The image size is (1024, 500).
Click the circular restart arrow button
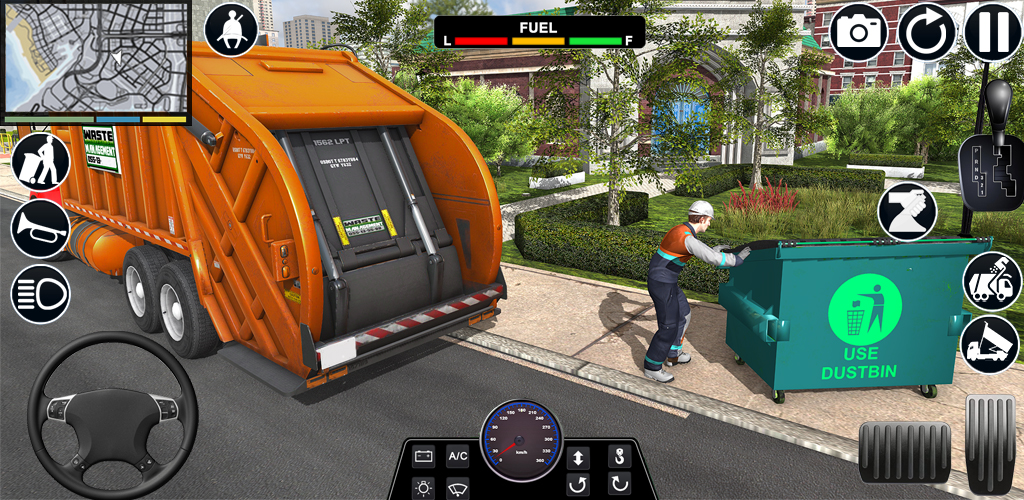[927, 31]
